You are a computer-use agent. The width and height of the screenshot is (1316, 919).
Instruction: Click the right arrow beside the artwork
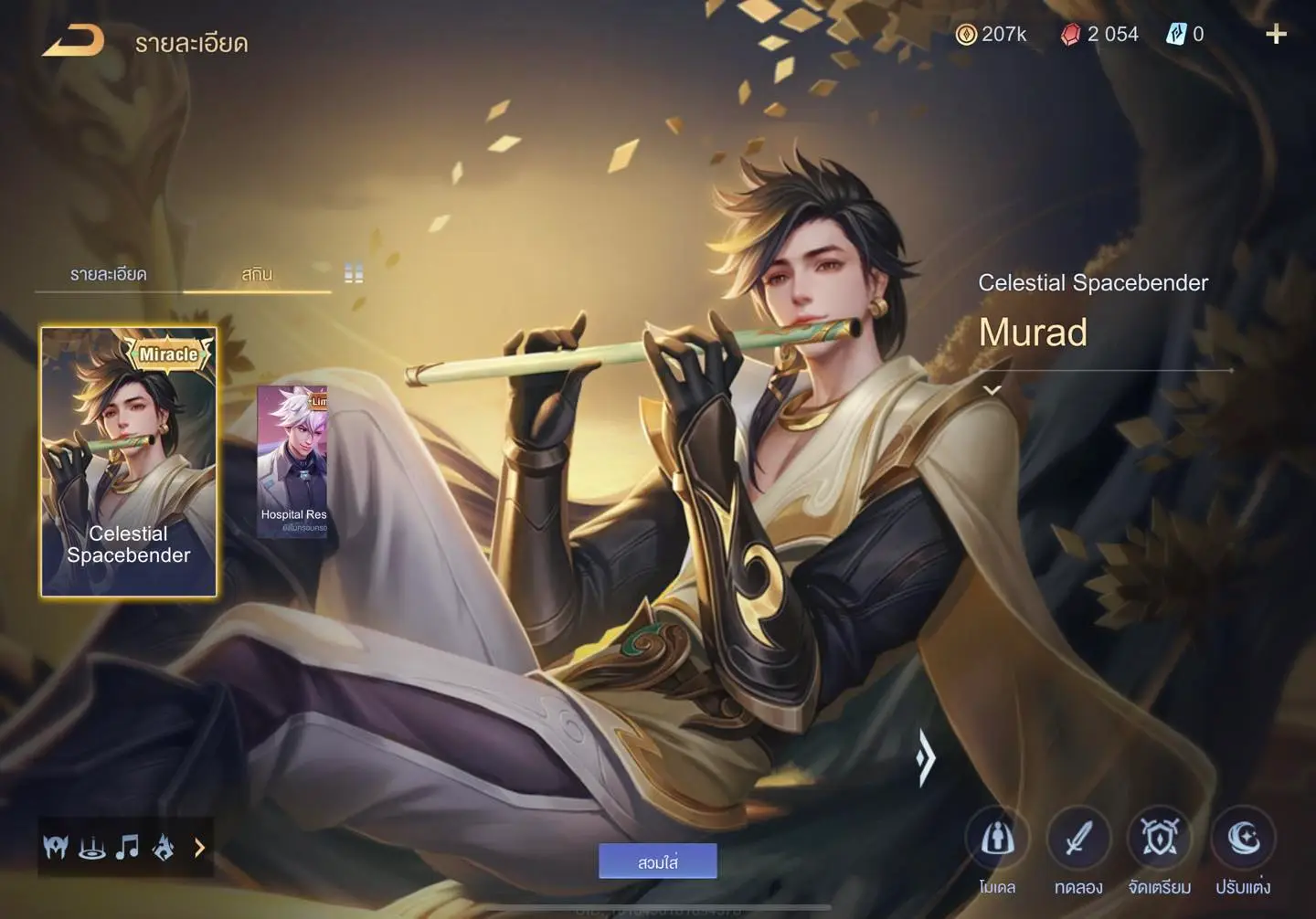point(926,758)
